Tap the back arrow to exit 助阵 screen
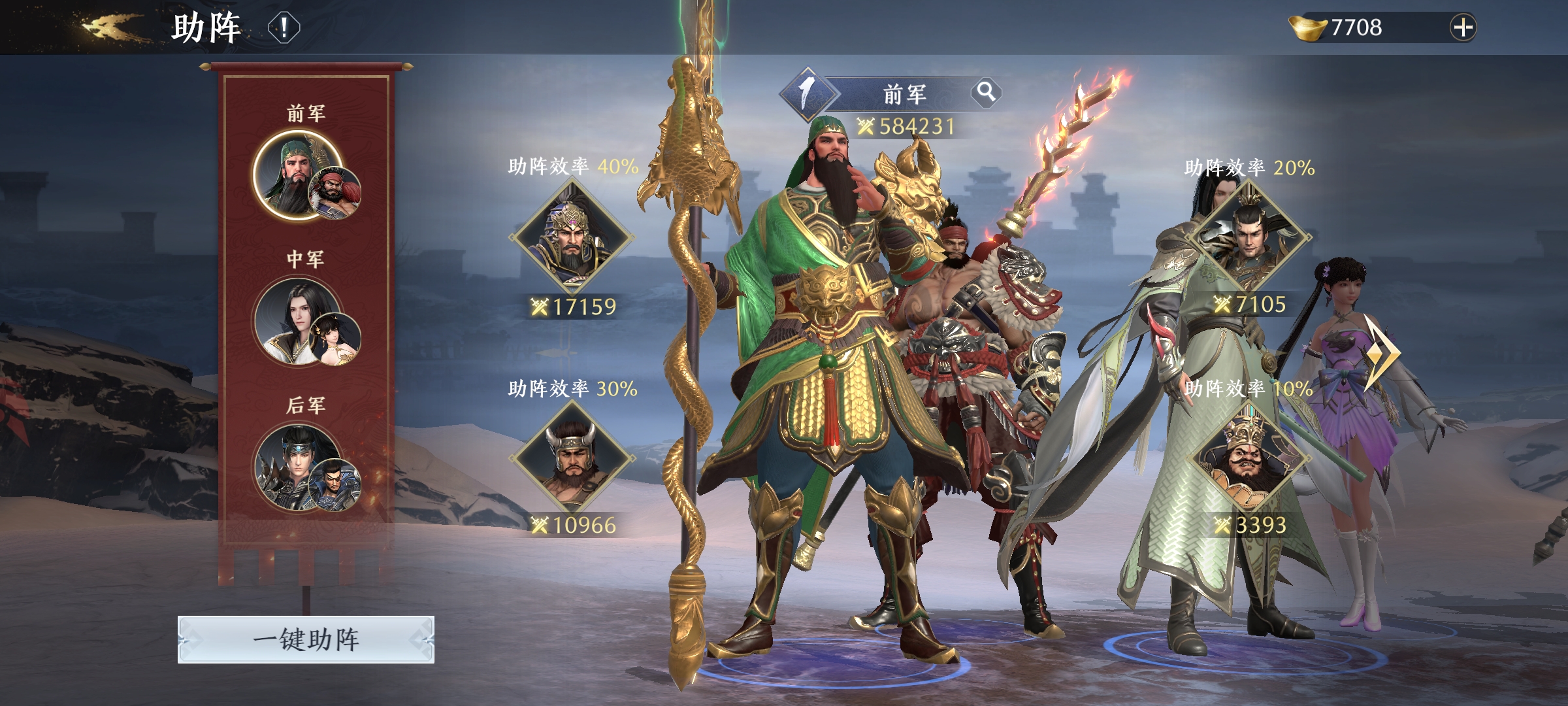This screenshot has width=1568, height=706. (105, 27)
